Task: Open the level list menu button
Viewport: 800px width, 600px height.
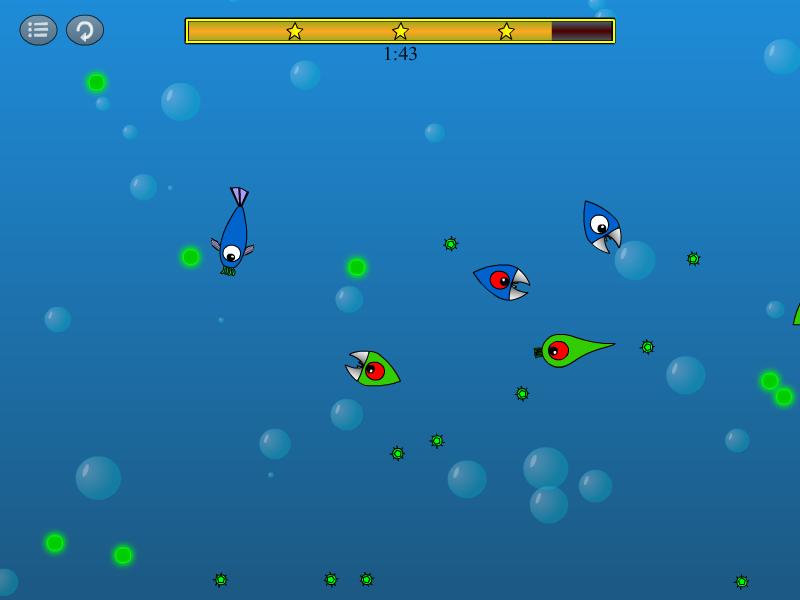Action: pos(38,30)
